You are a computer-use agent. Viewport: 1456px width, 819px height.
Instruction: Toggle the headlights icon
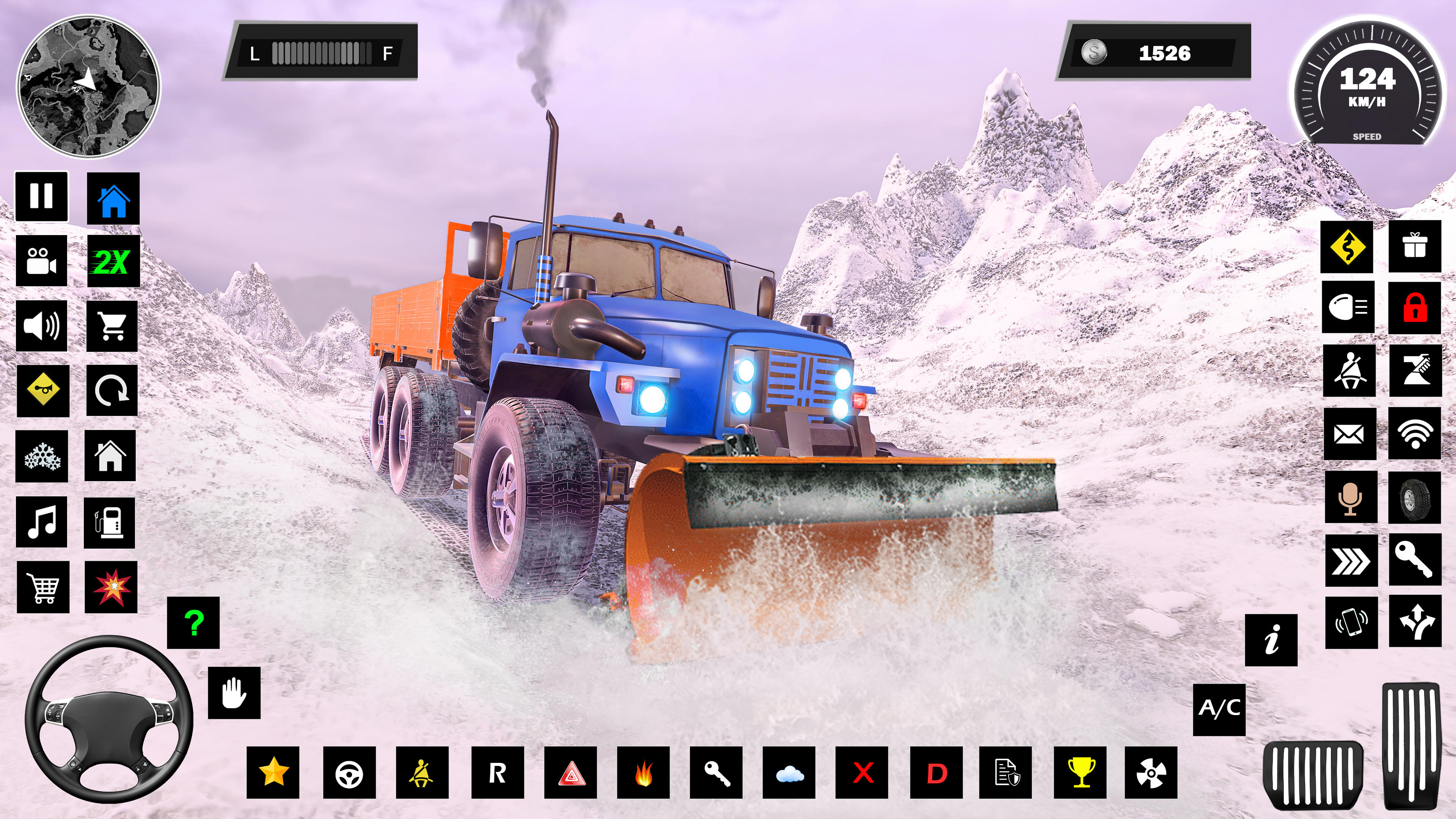coord(1348,307)
